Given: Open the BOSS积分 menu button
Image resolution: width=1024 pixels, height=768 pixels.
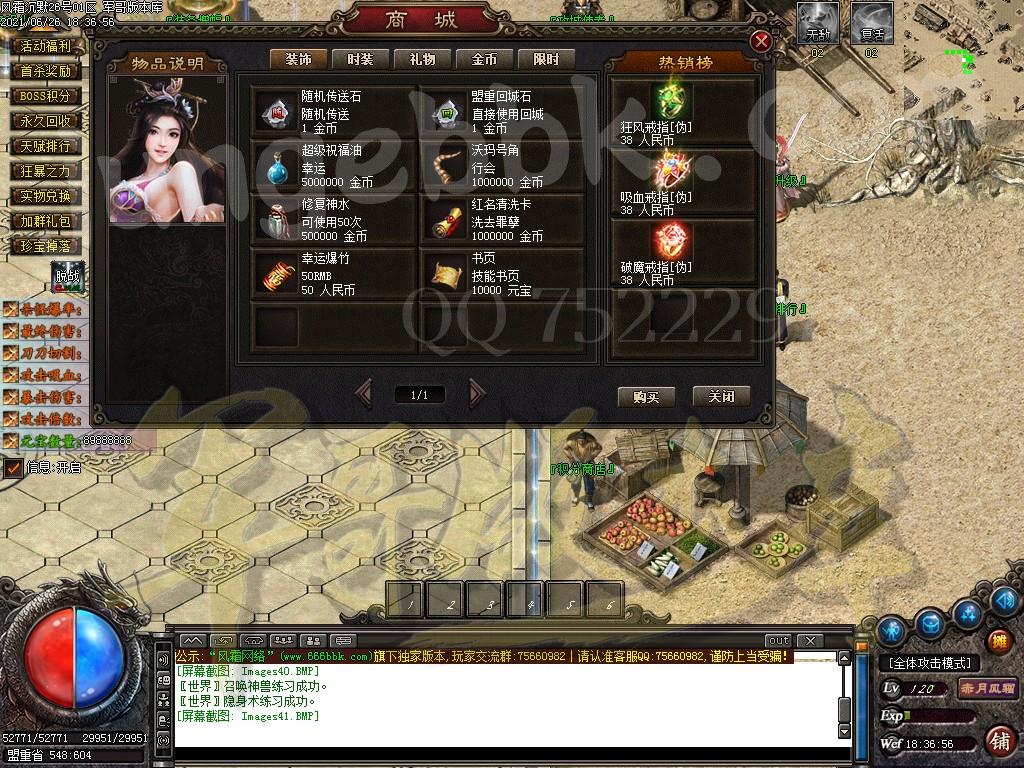Looking at the screenshot, I should coord(46,97).
